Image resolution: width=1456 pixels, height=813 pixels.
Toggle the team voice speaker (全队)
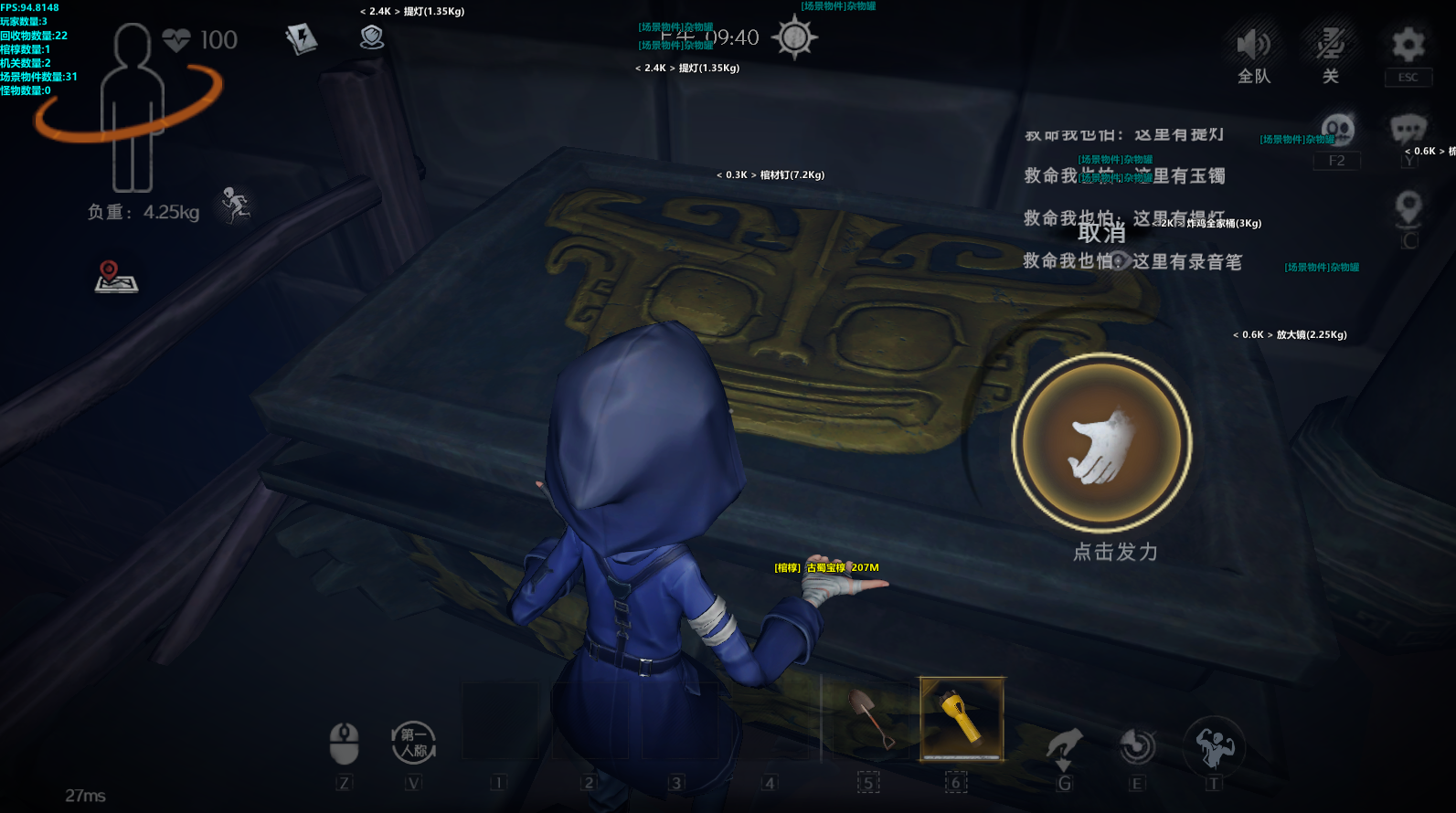tap(1253, 45)
